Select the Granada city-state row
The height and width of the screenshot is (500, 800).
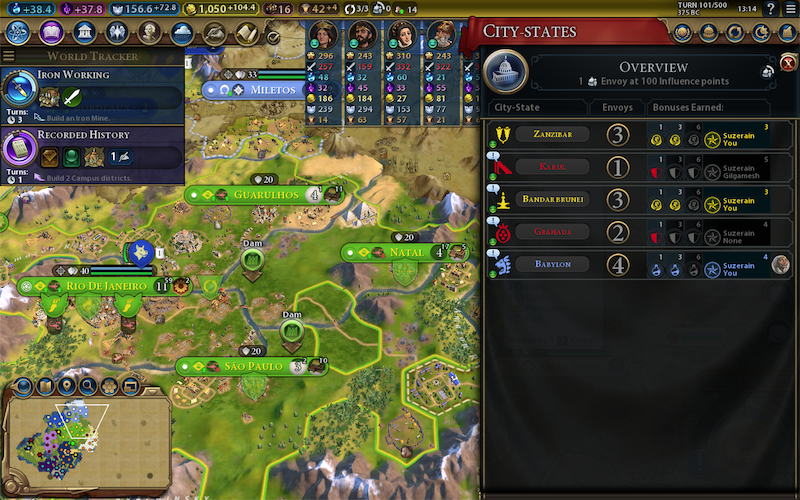pyautogui.click(x=640, y=234)
